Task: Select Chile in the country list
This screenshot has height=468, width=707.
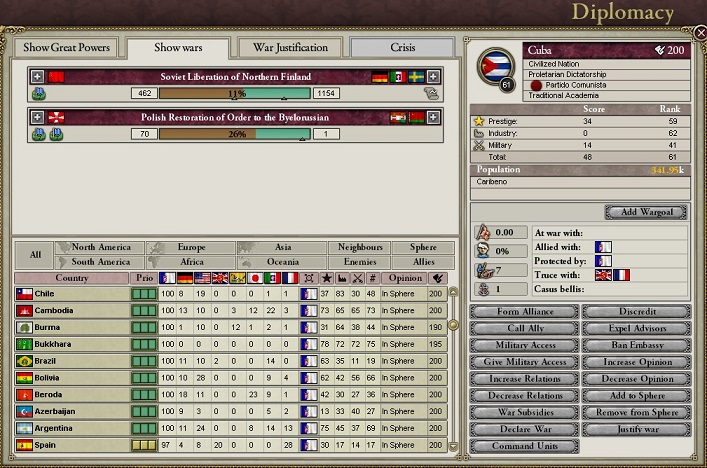Action: click(x=72, y=294)
